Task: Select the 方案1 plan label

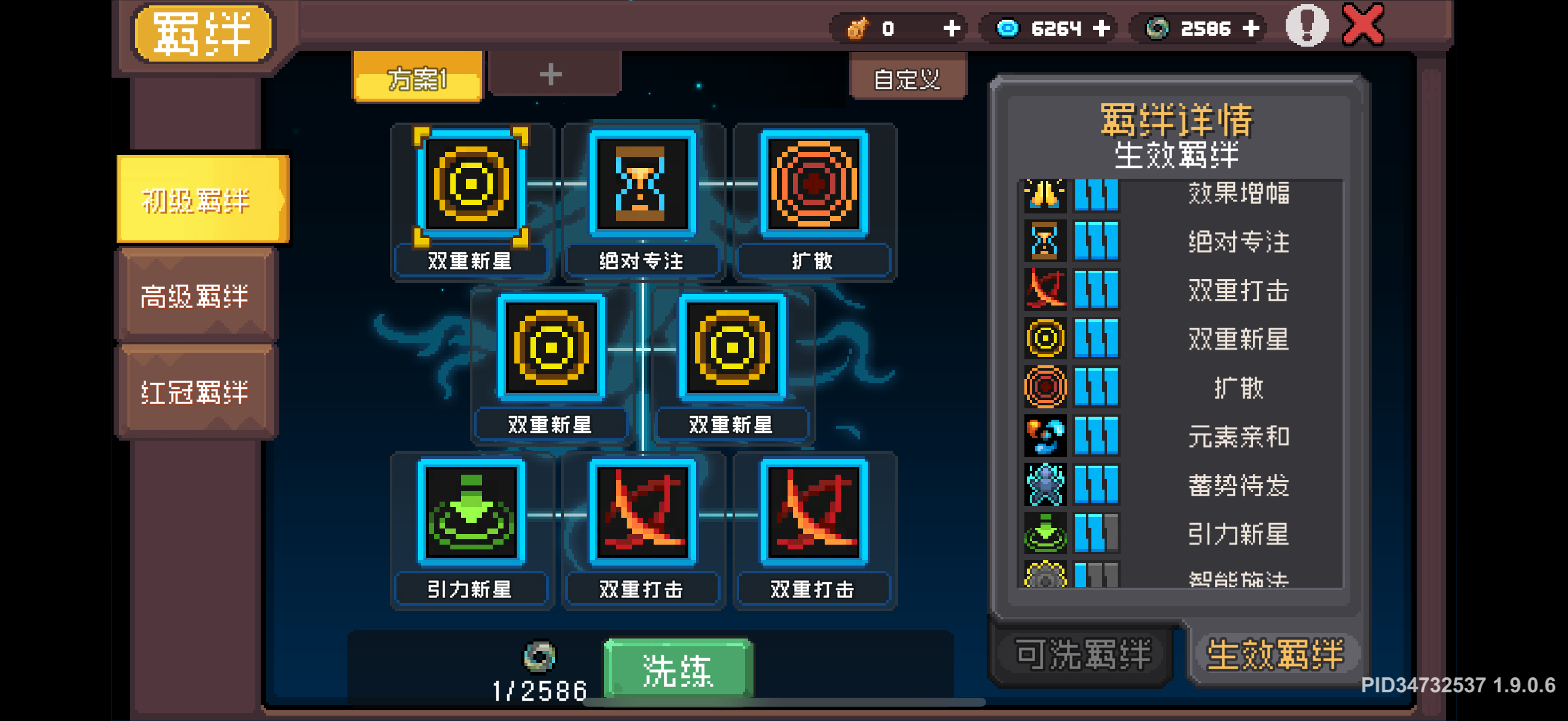Action: click(x=417, y=78)
